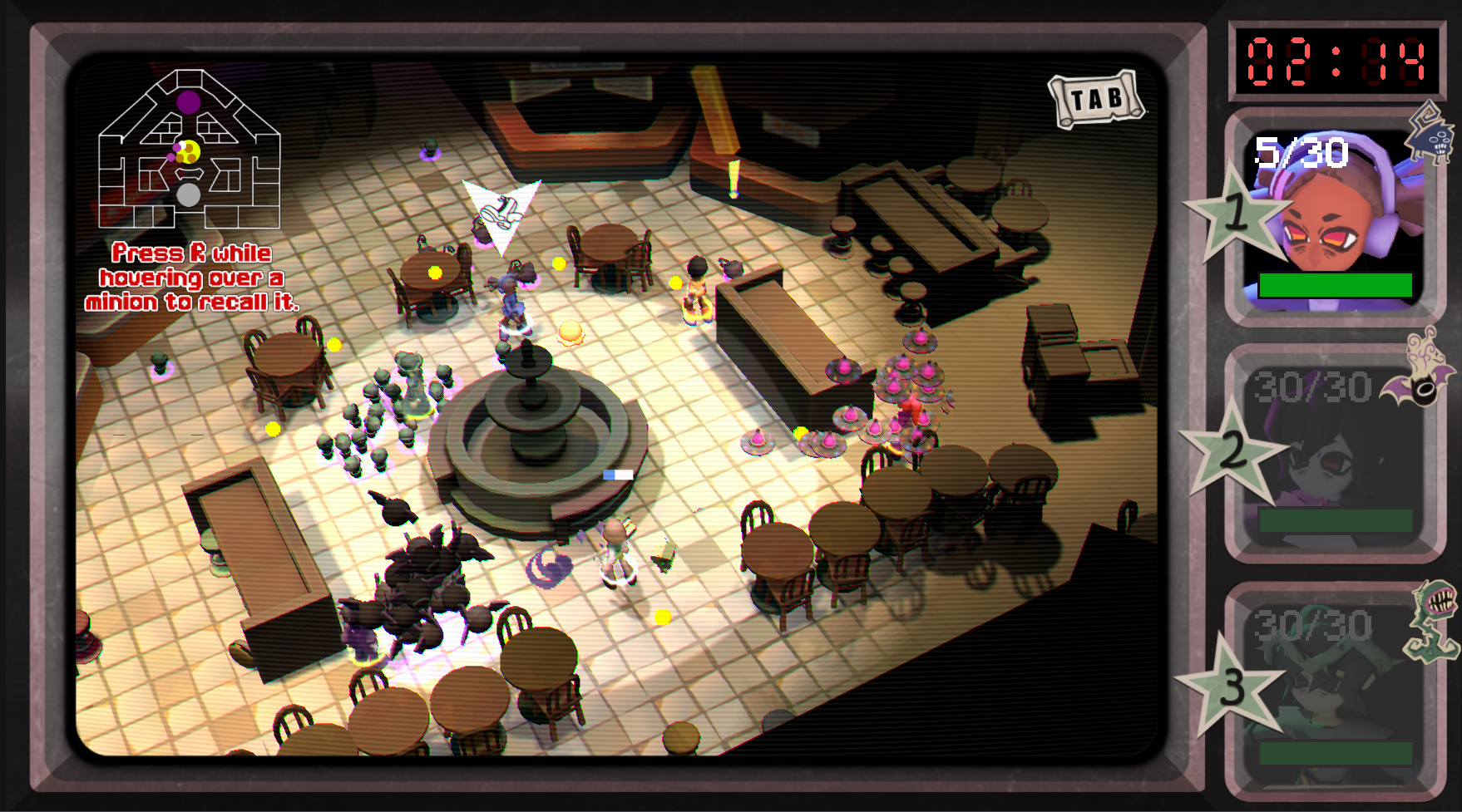This screenshot has width=1462, height=812.
Task: Select the dark-haired character portrait numbered 2
Action: pyautogui.click(x=1334, y=453)
